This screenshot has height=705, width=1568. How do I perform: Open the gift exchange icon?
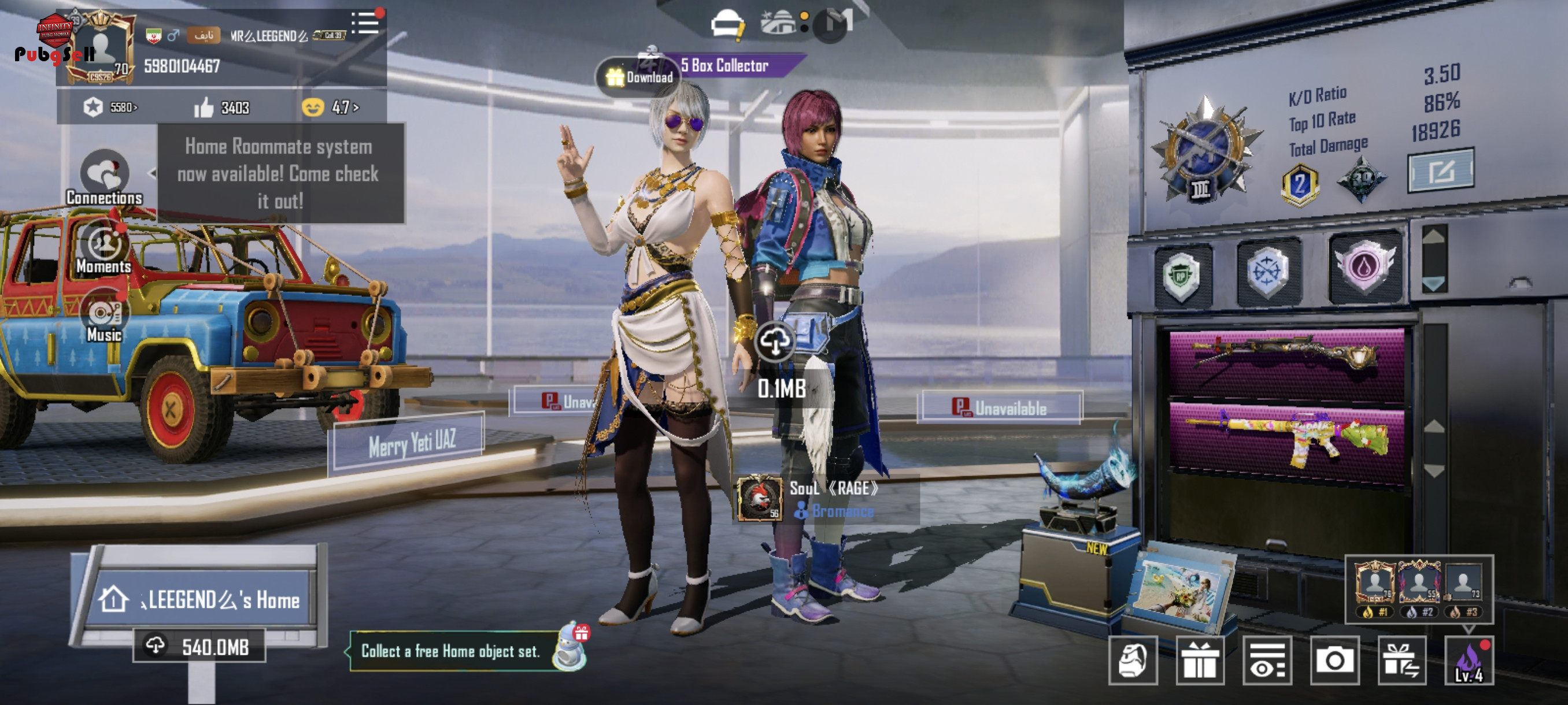1401,661
